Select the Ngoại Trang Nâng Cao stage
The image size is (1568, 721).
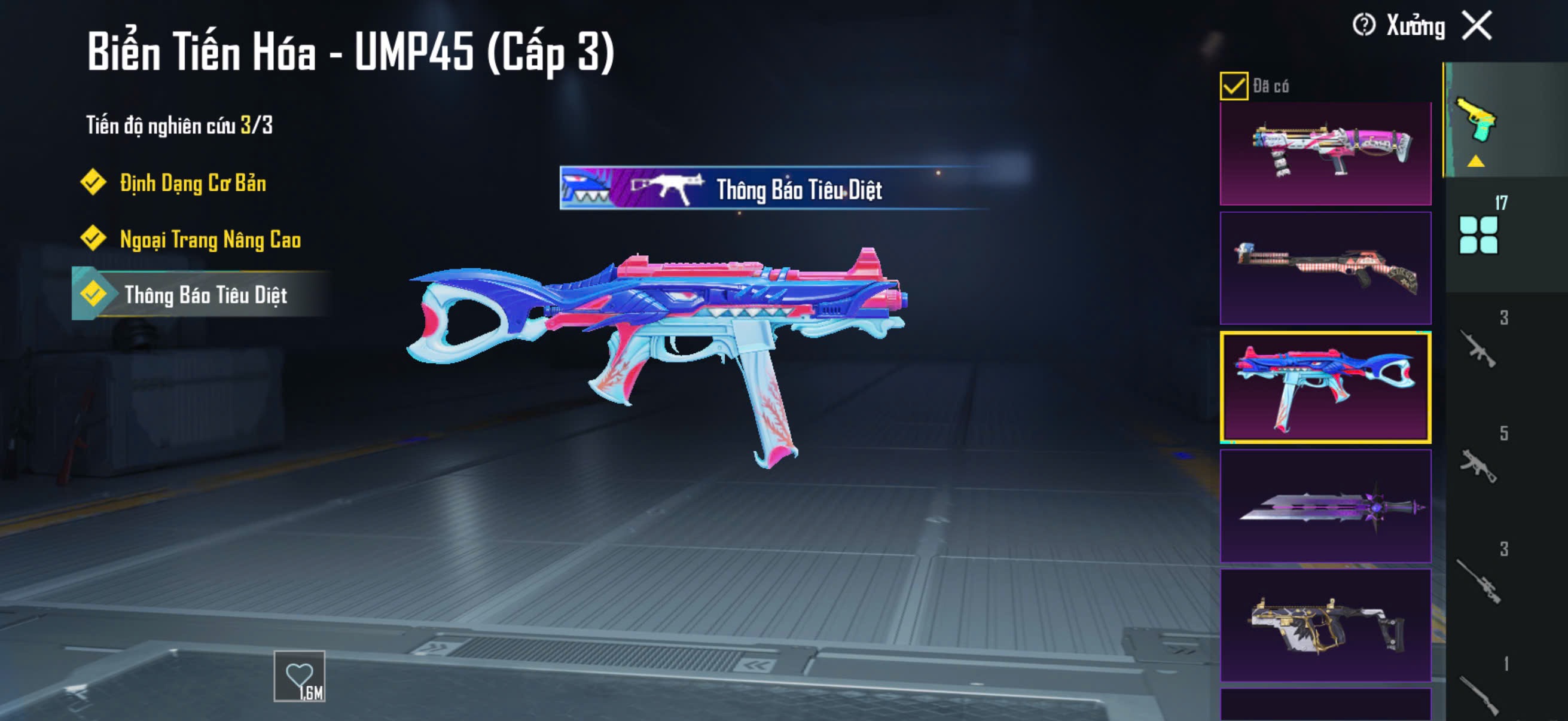[209, 239]
